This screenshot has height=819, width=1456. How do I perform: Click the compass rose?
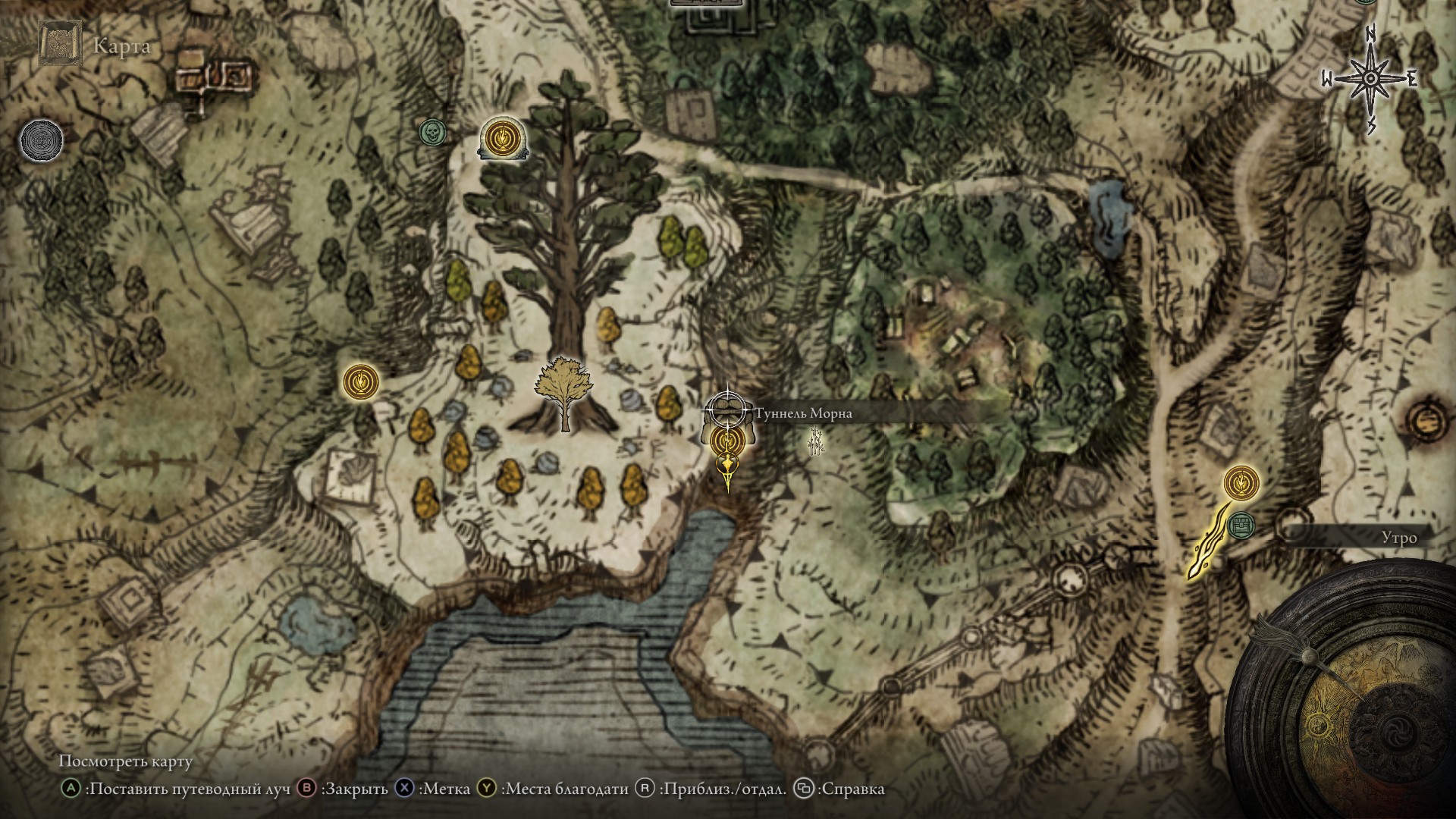(x=1371, y=79)
